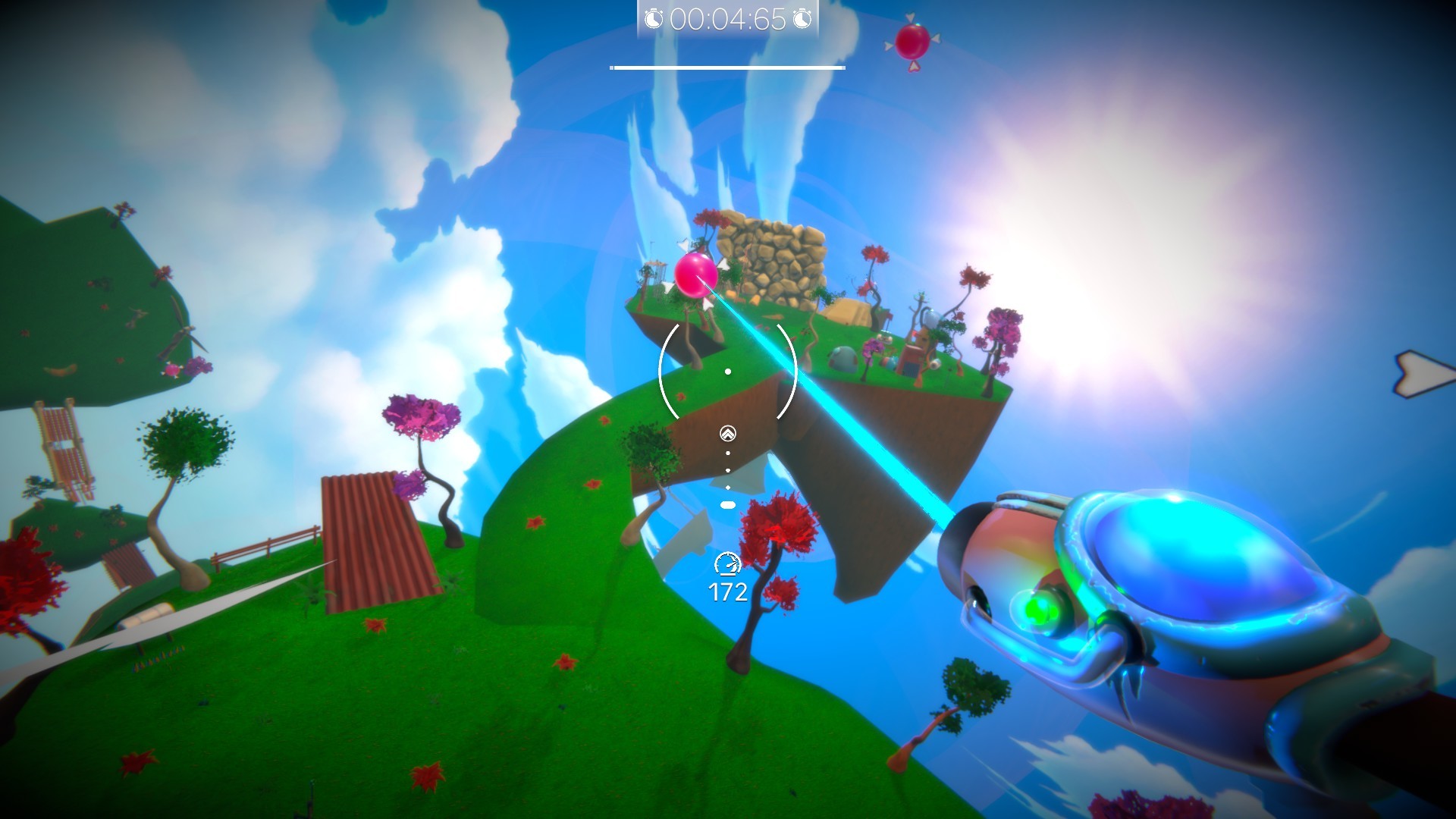Click the diamond dot in the reticle's dotted trail

coord(728,488)
